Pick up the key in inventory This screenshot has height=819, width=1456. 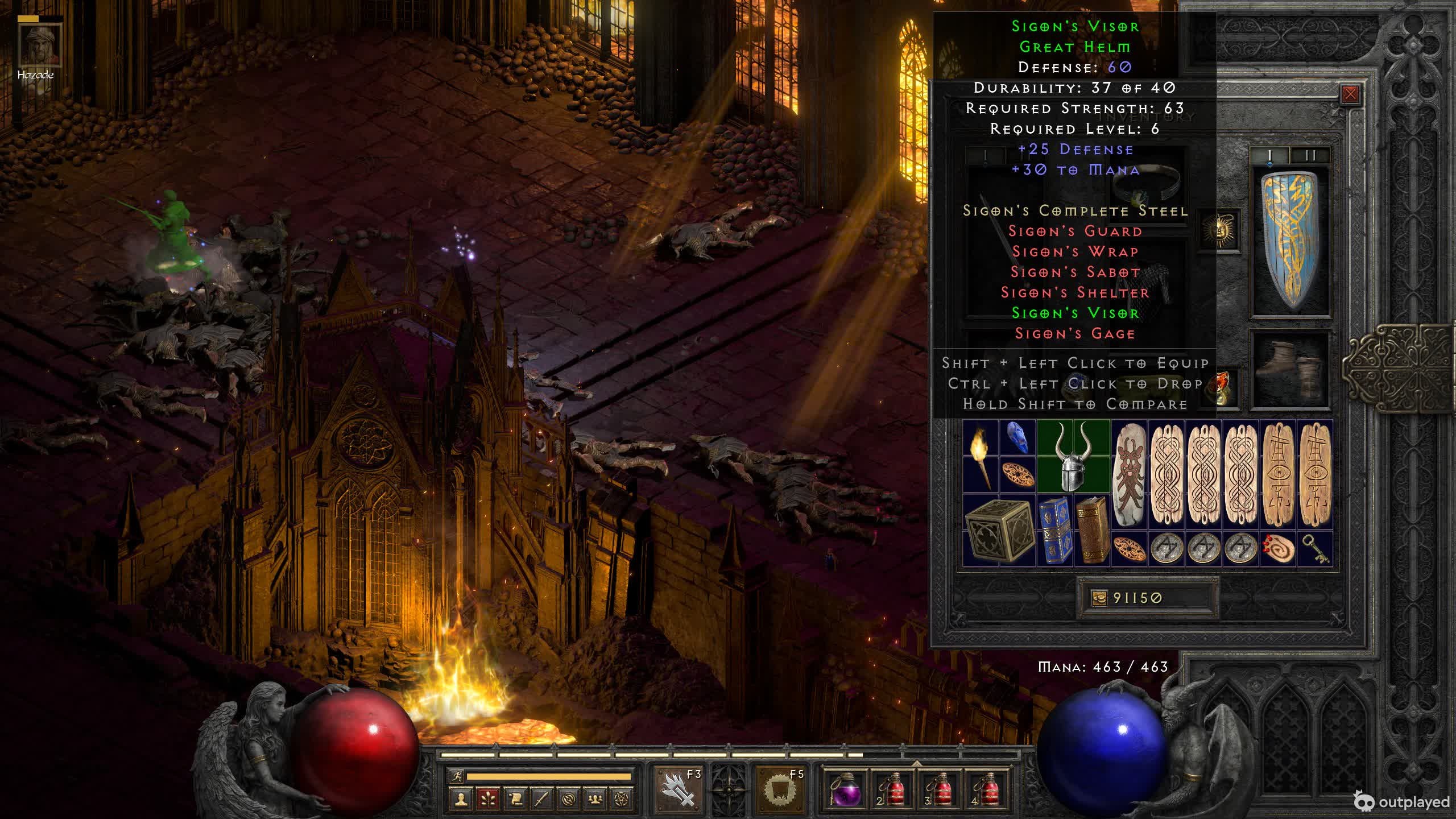(1315, 549)
